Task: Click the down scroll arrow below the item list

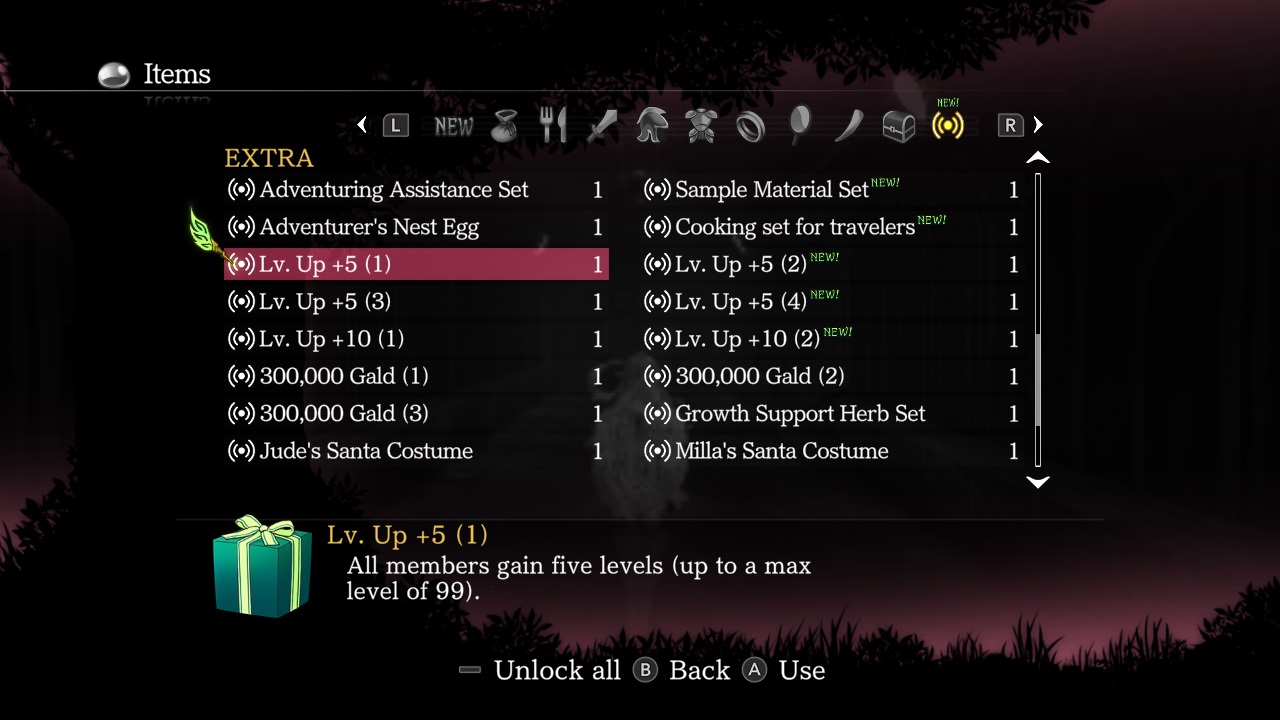Action: point(1038,483)
